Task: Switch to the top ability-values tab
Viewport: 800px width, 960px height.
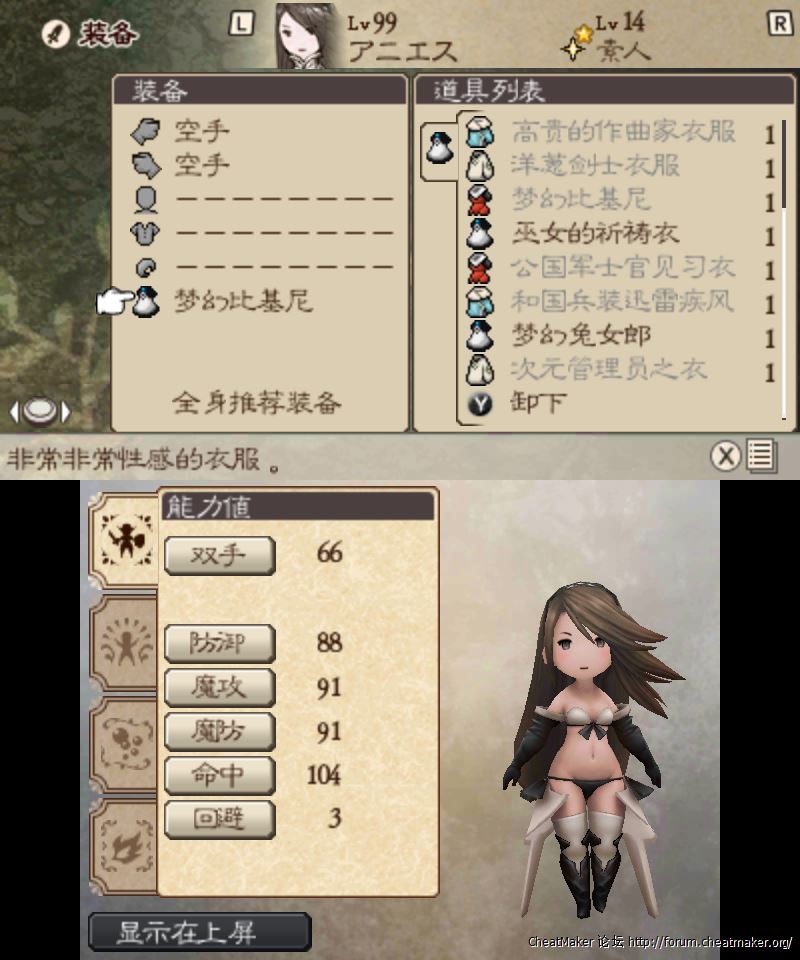Action: 123,538
